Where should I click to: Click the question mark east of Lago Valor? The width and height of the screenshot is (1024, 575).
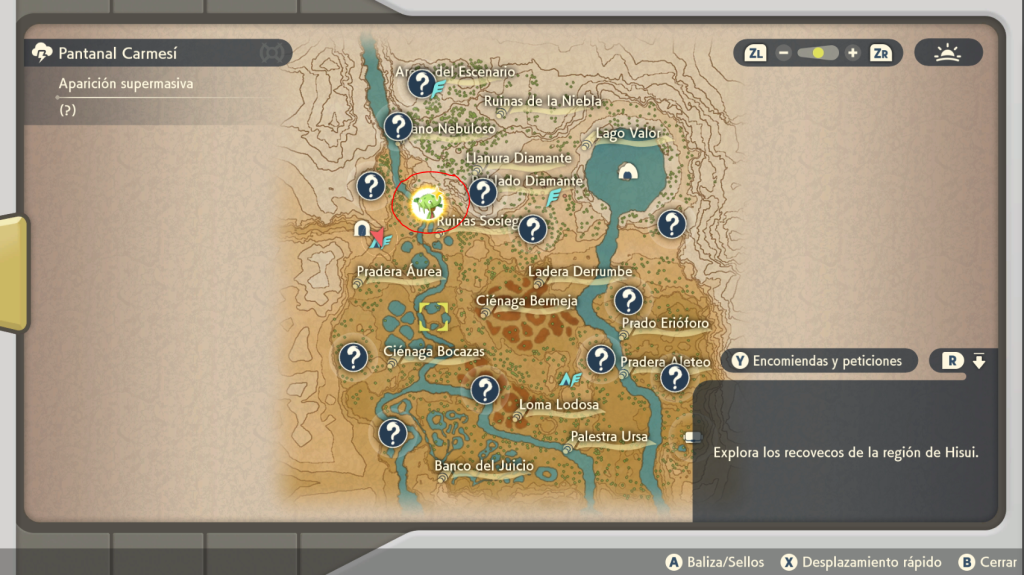tap(671, 224)
